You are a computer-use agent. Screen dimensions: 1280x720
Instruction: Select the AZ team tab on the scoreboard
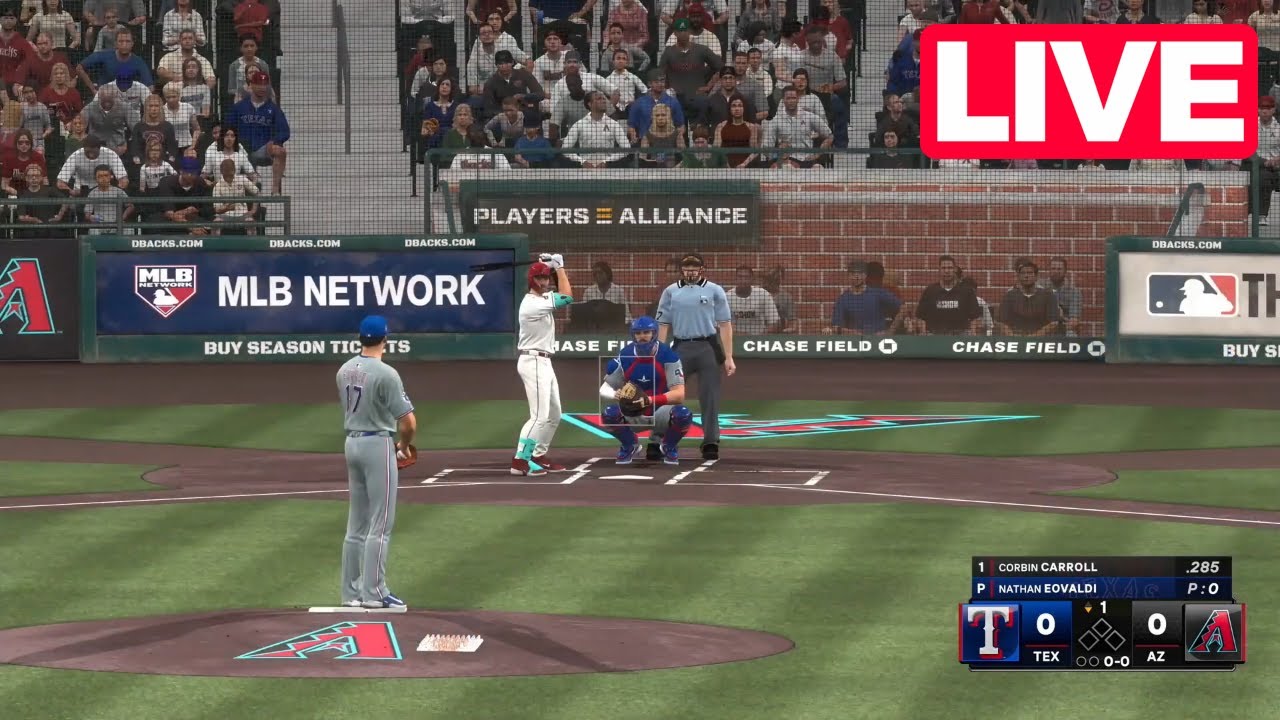coord(1156,656)
